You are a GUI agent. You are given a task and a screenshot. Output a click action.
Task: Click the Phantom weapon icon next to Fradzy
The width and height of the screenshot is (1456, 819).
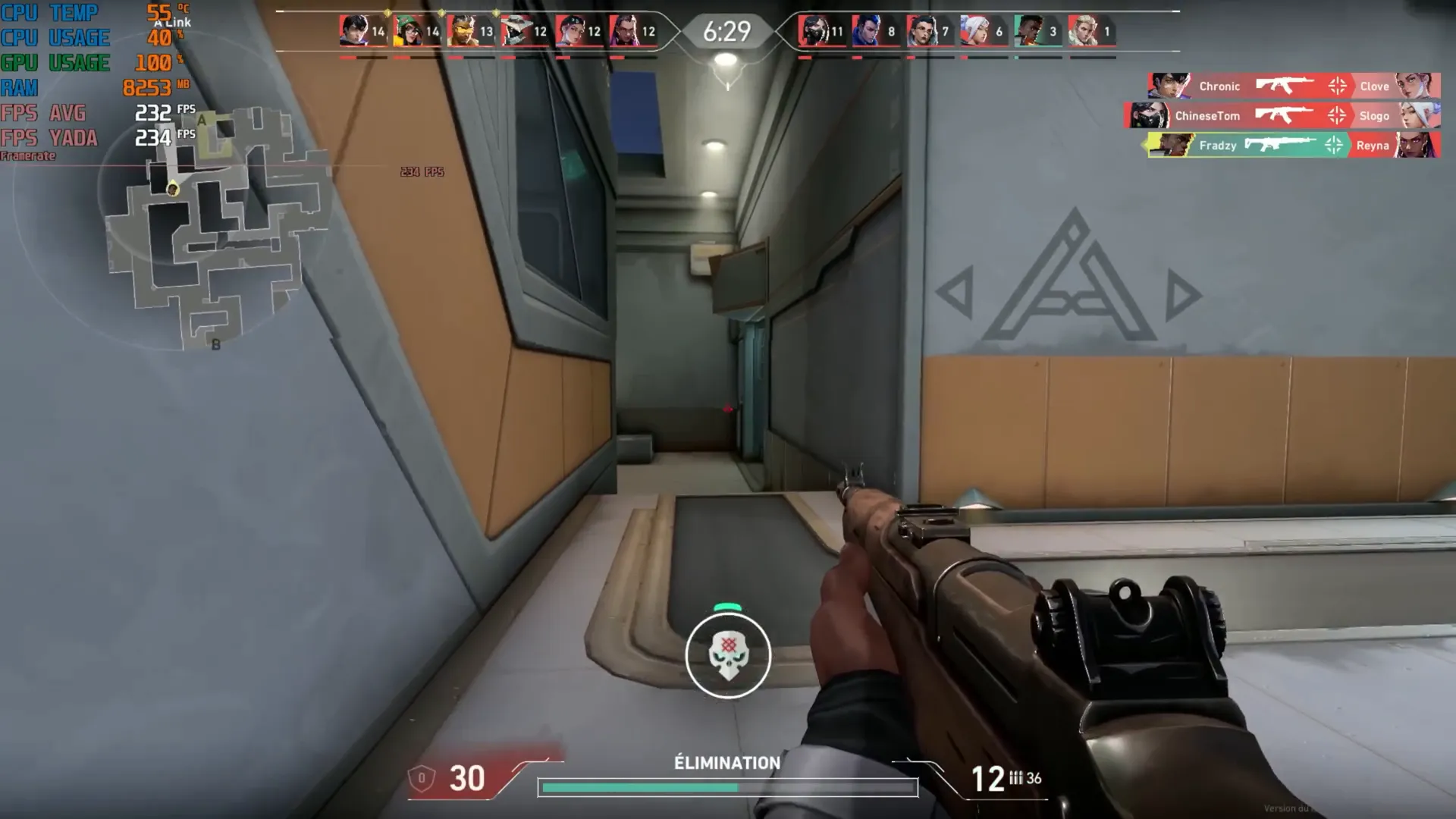pyautogui.click(x=1280, y=146)
